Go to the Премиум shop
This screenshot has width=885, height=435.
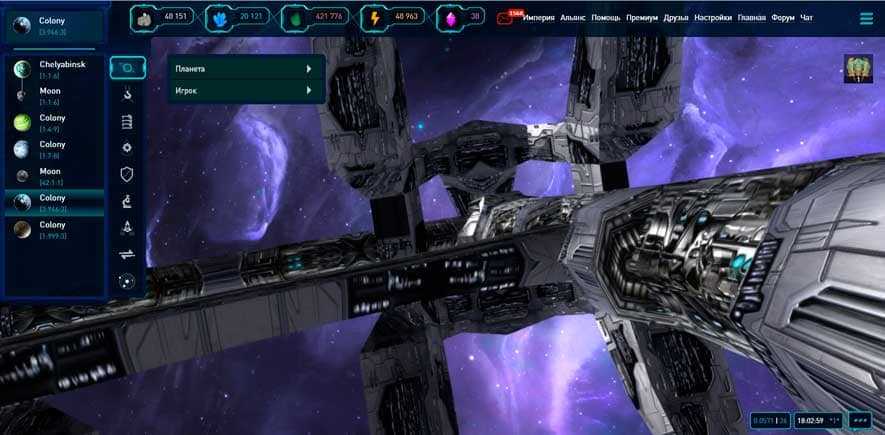642,18
